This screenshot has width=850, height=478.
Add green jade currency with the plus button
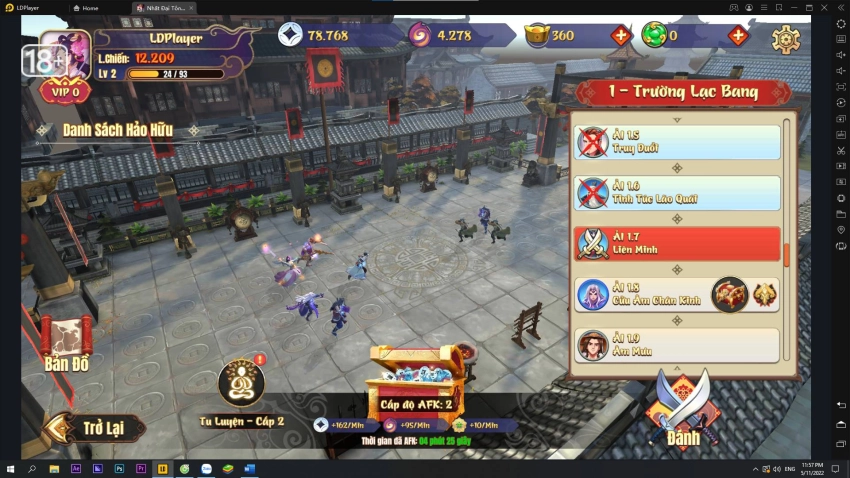(738, 36)
